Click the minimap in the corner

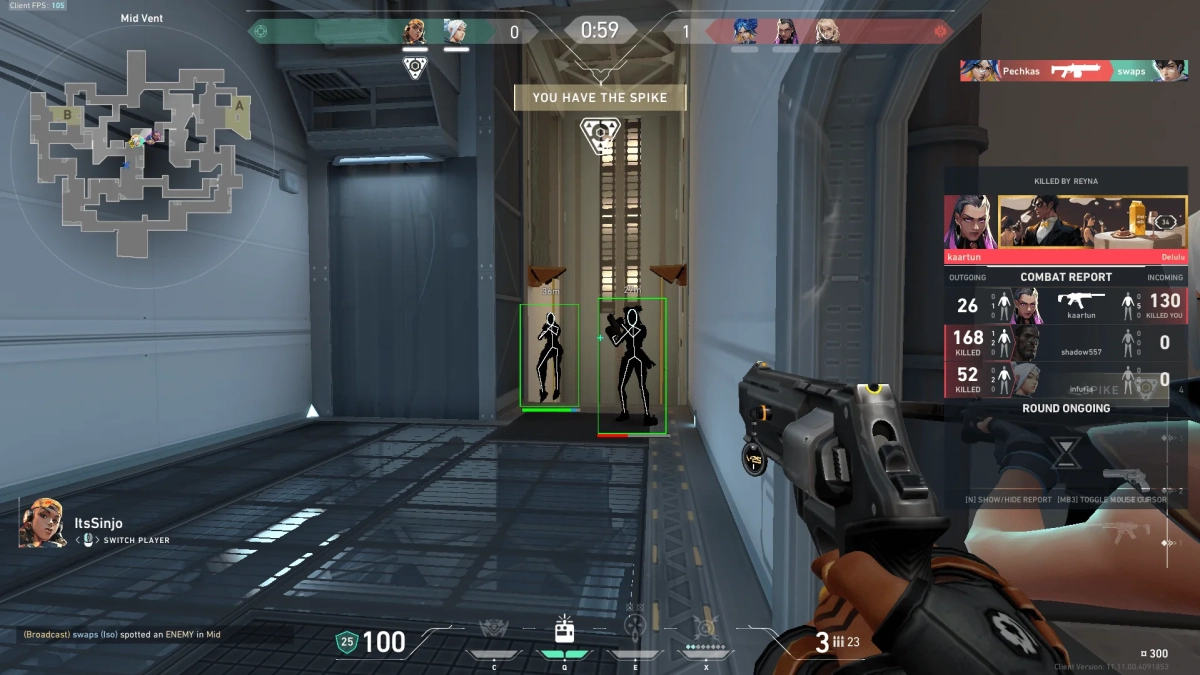coord(137,137)
